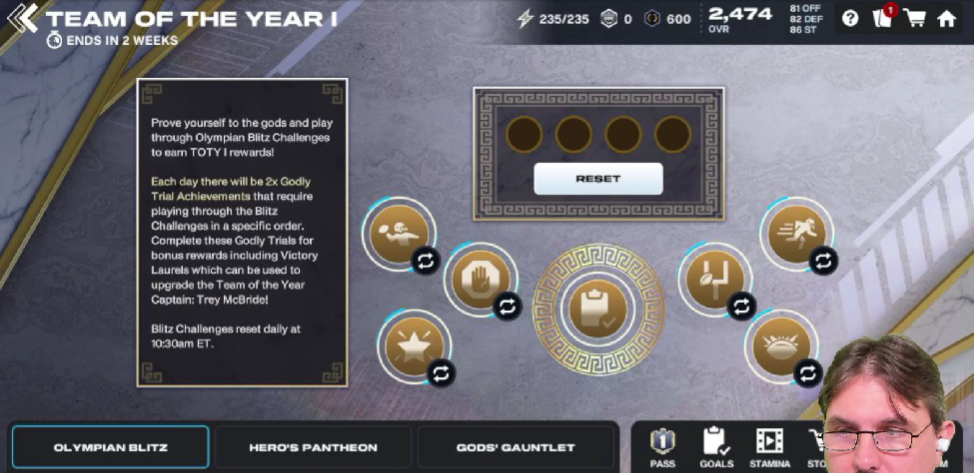Click the RESET button
The image size is (974, 473).
point(598,178)
